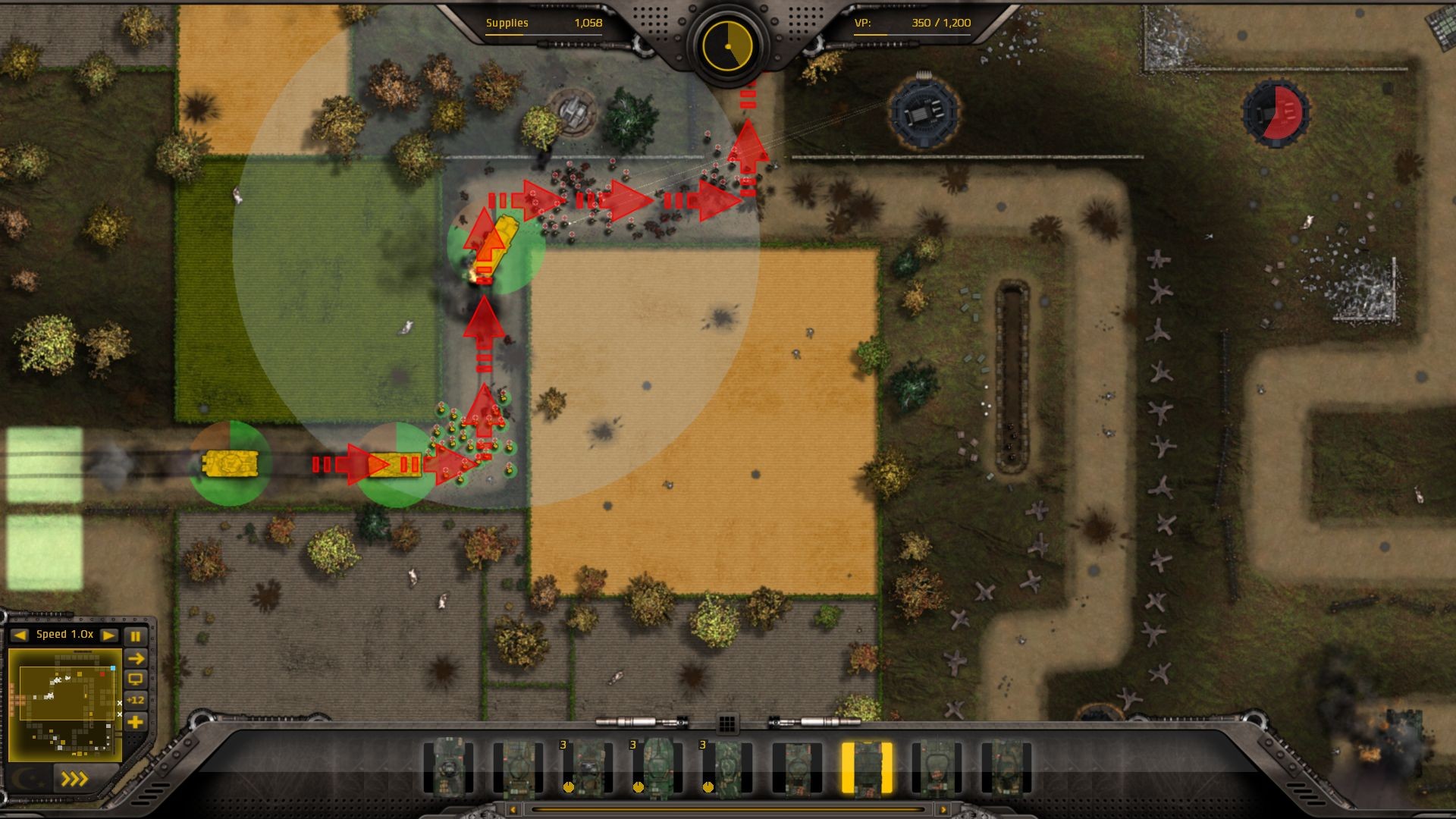Click the Speed 1.0x label

point(64,635)
